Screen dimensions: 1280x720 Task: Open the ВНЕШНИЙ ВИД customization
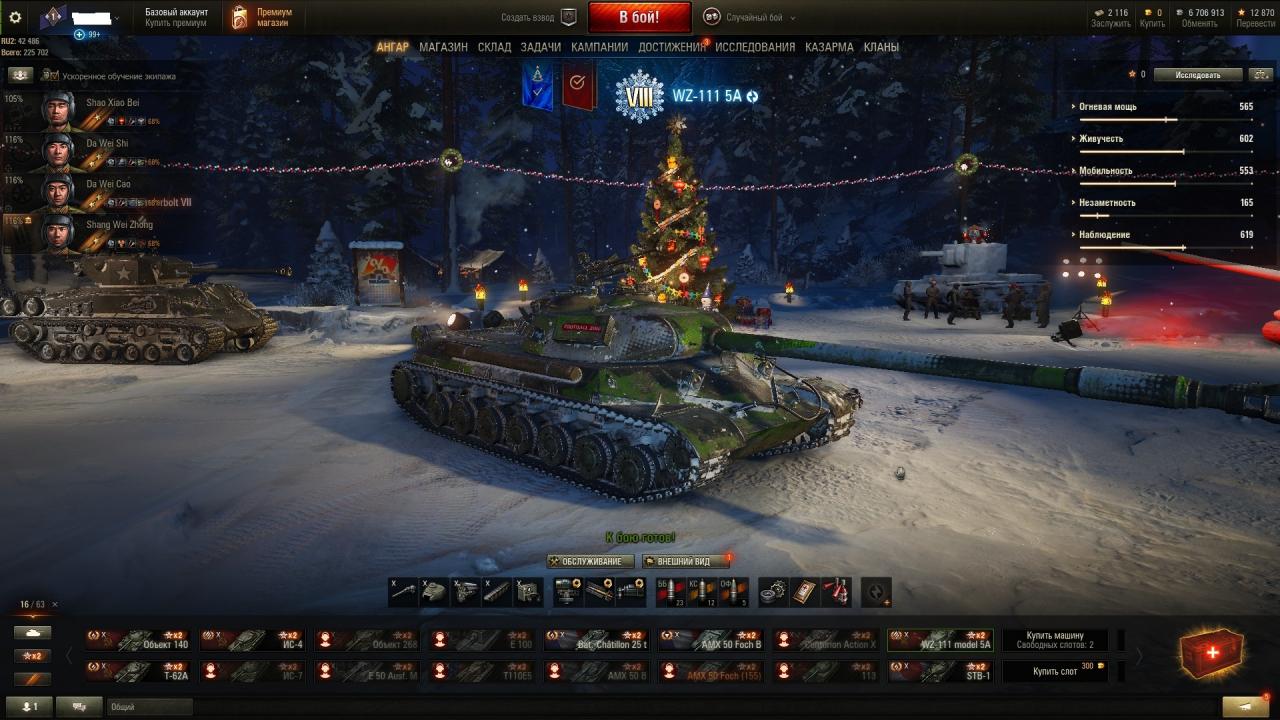684,561
